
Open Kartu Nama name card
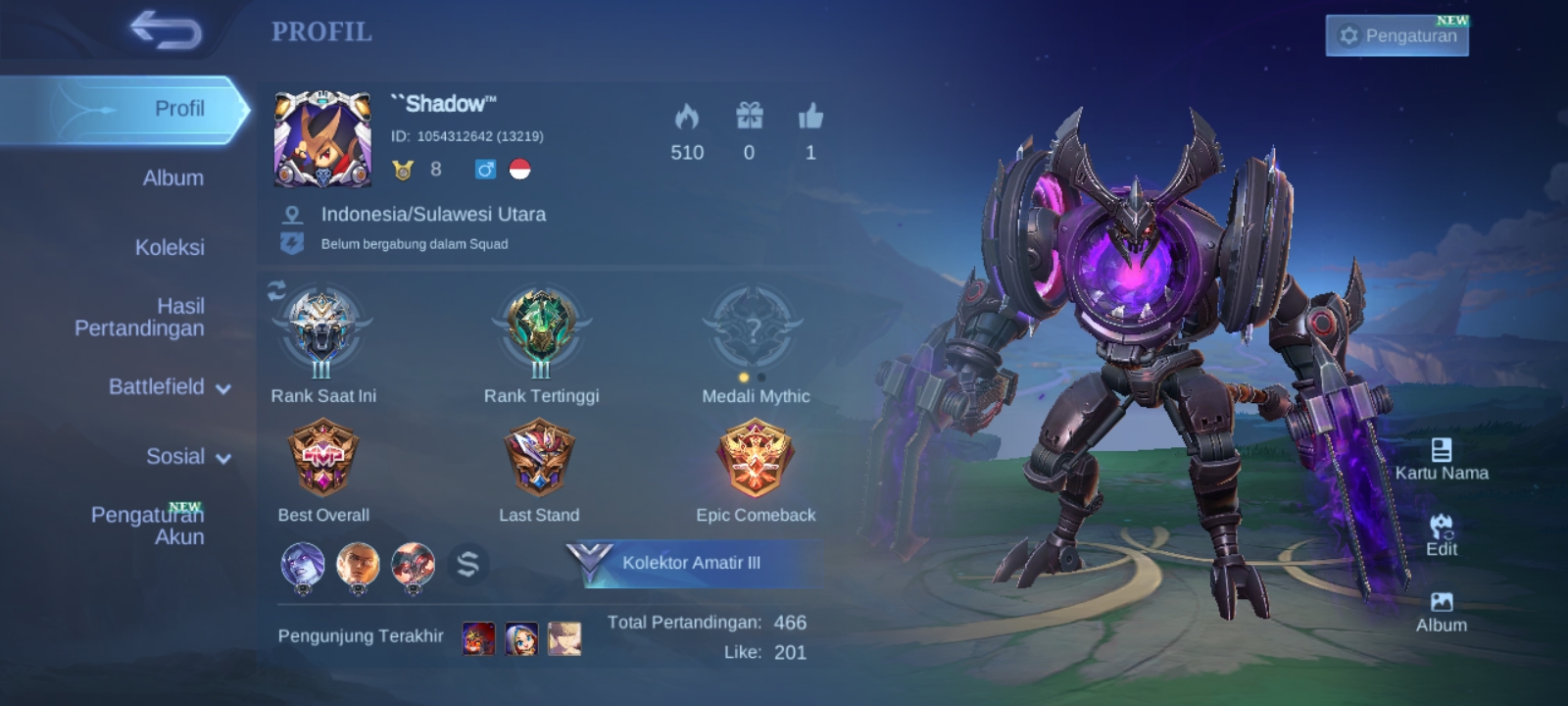pos(1441,459)
